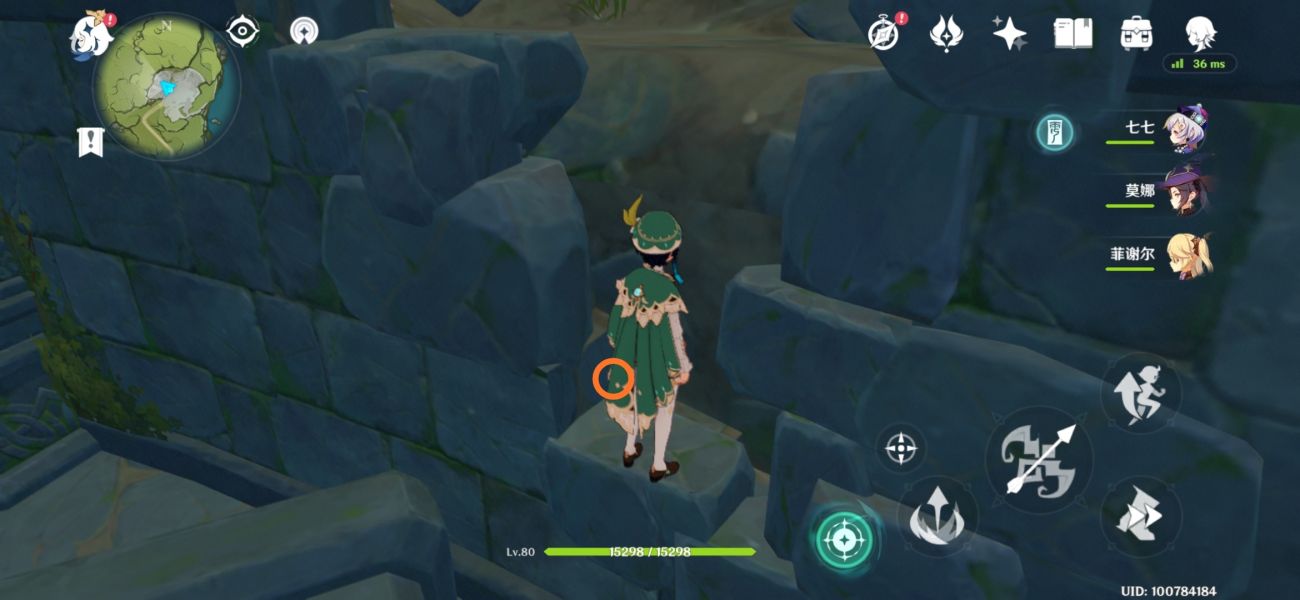Screen dimensions: 1300x600
Task: Switch to party member 七七
Action: click(1186, 131)
